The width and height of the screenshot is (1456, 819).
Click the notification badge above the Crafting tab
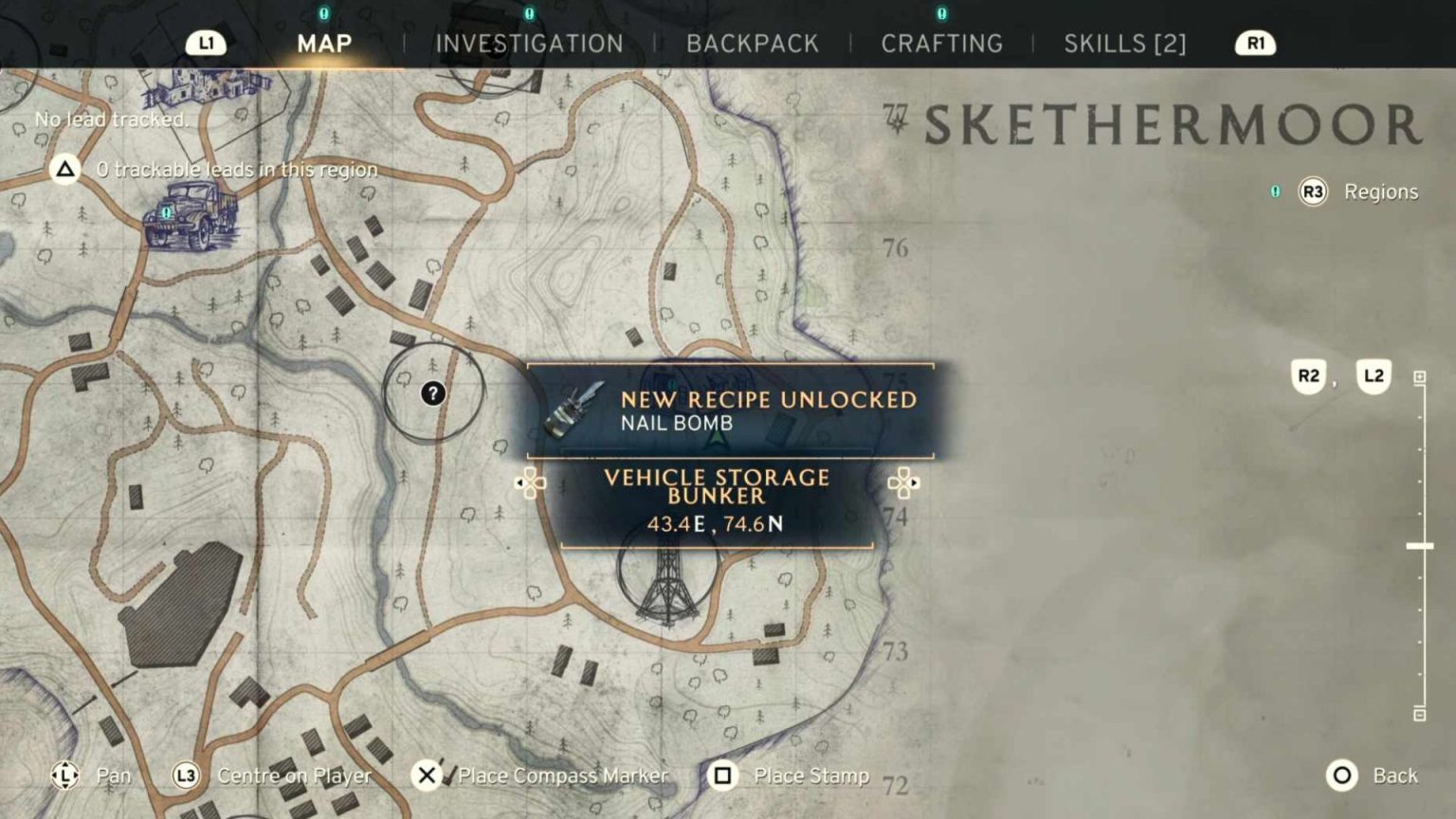tap(940, 14)
